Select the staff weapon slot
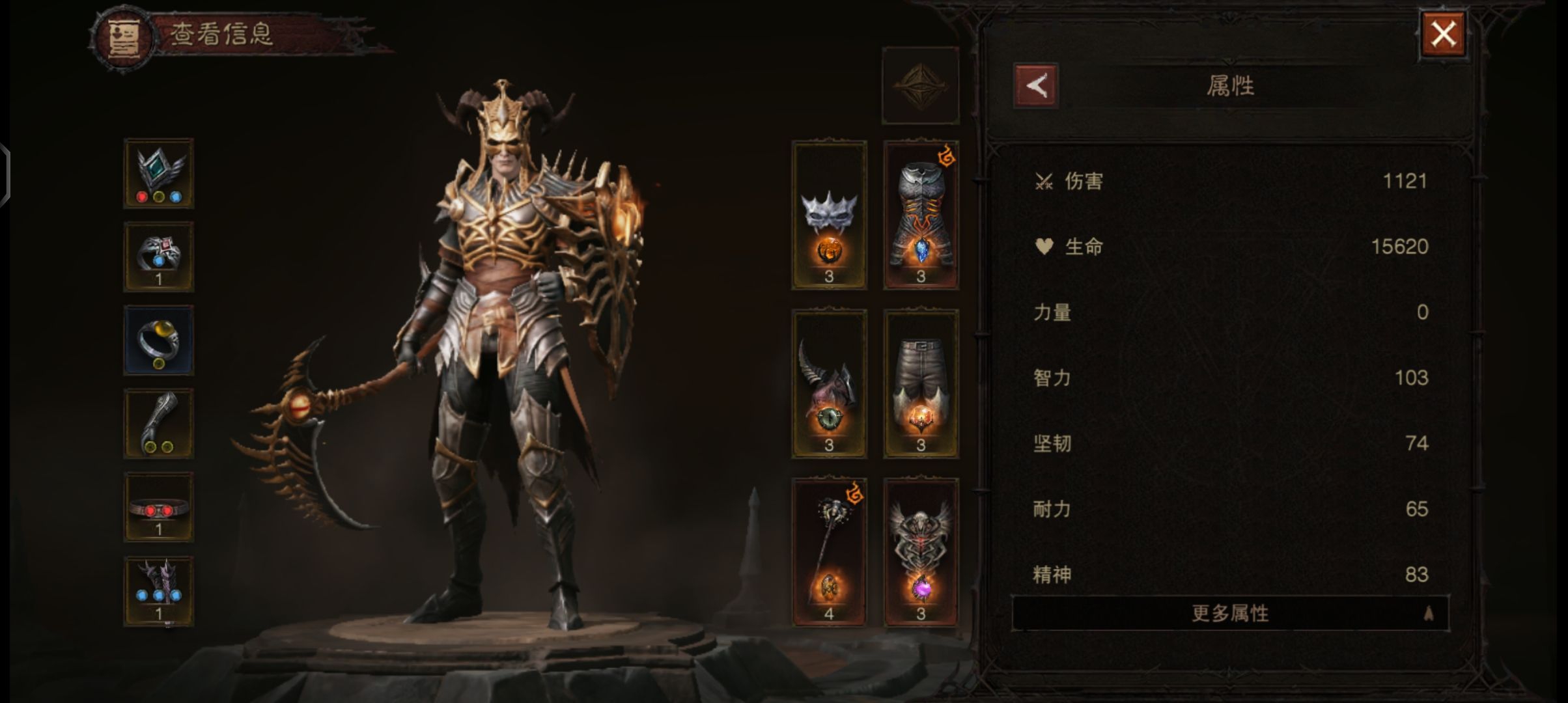 829,553
